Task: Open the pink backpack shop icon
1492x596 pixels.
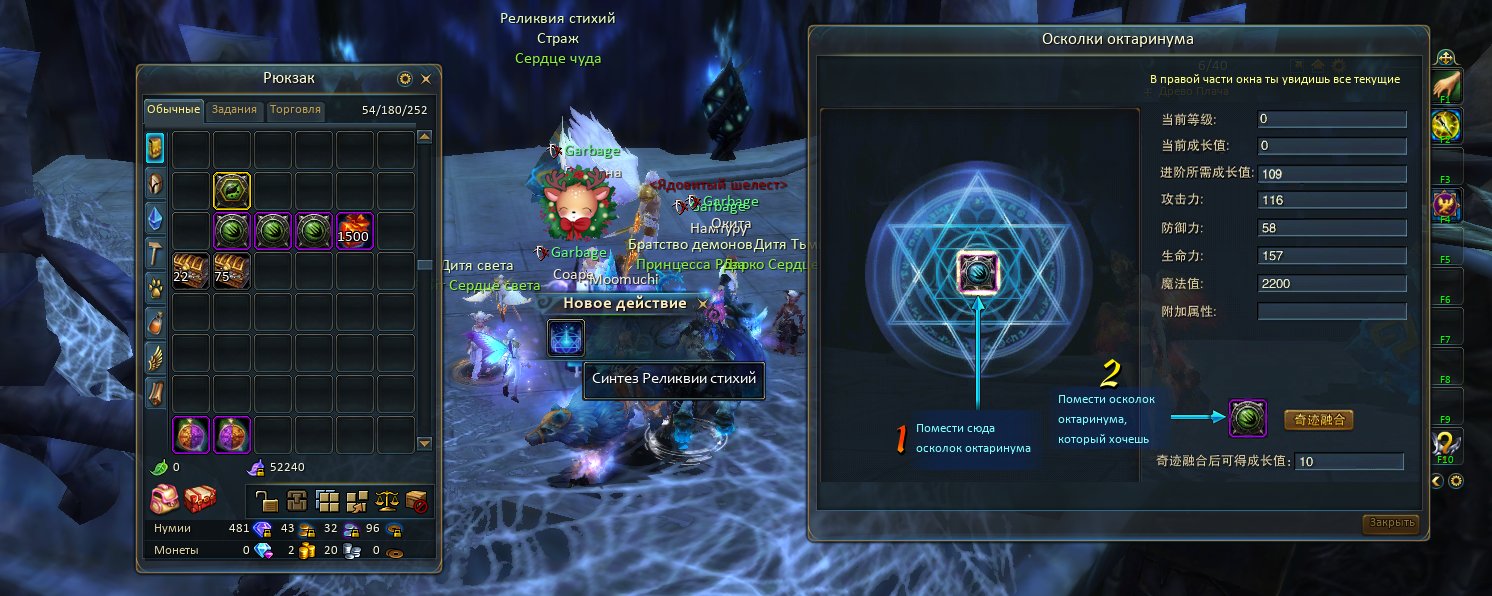Action: [x=164, y=497]
